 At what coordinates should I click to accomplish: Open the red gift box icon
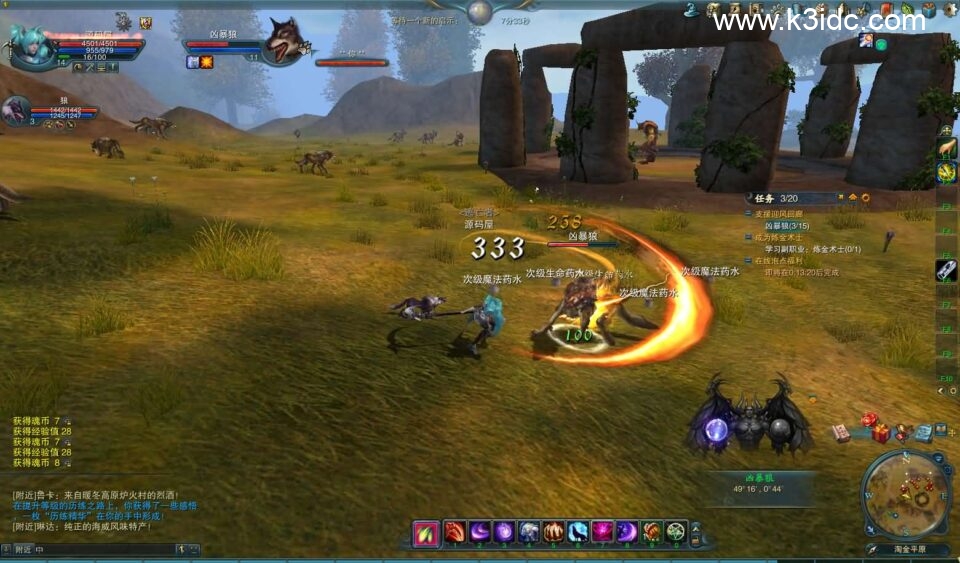point(880,433)
